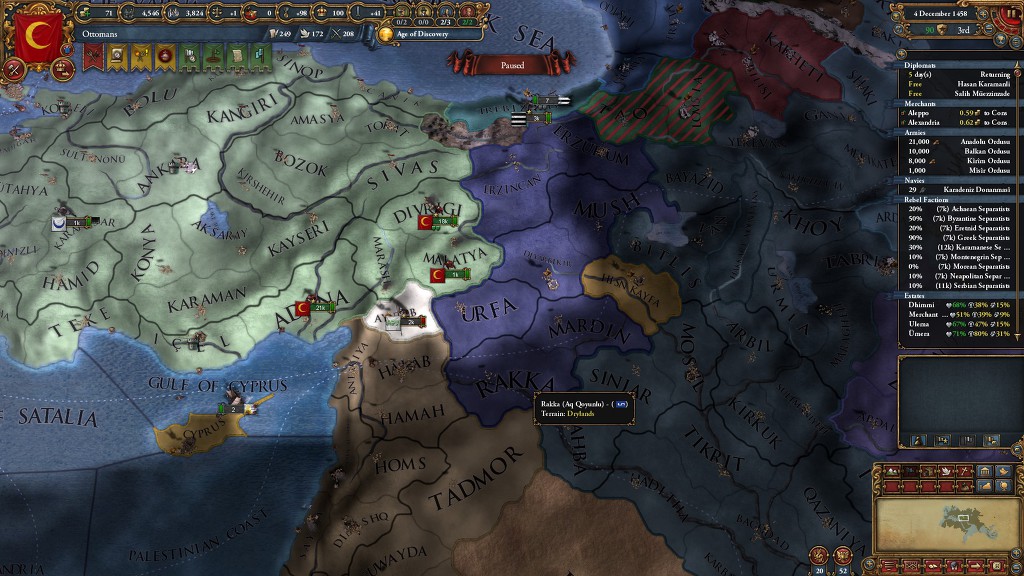
Task: Select the Karamanese Separatists rebel faction row
Action: coord(958,246)
